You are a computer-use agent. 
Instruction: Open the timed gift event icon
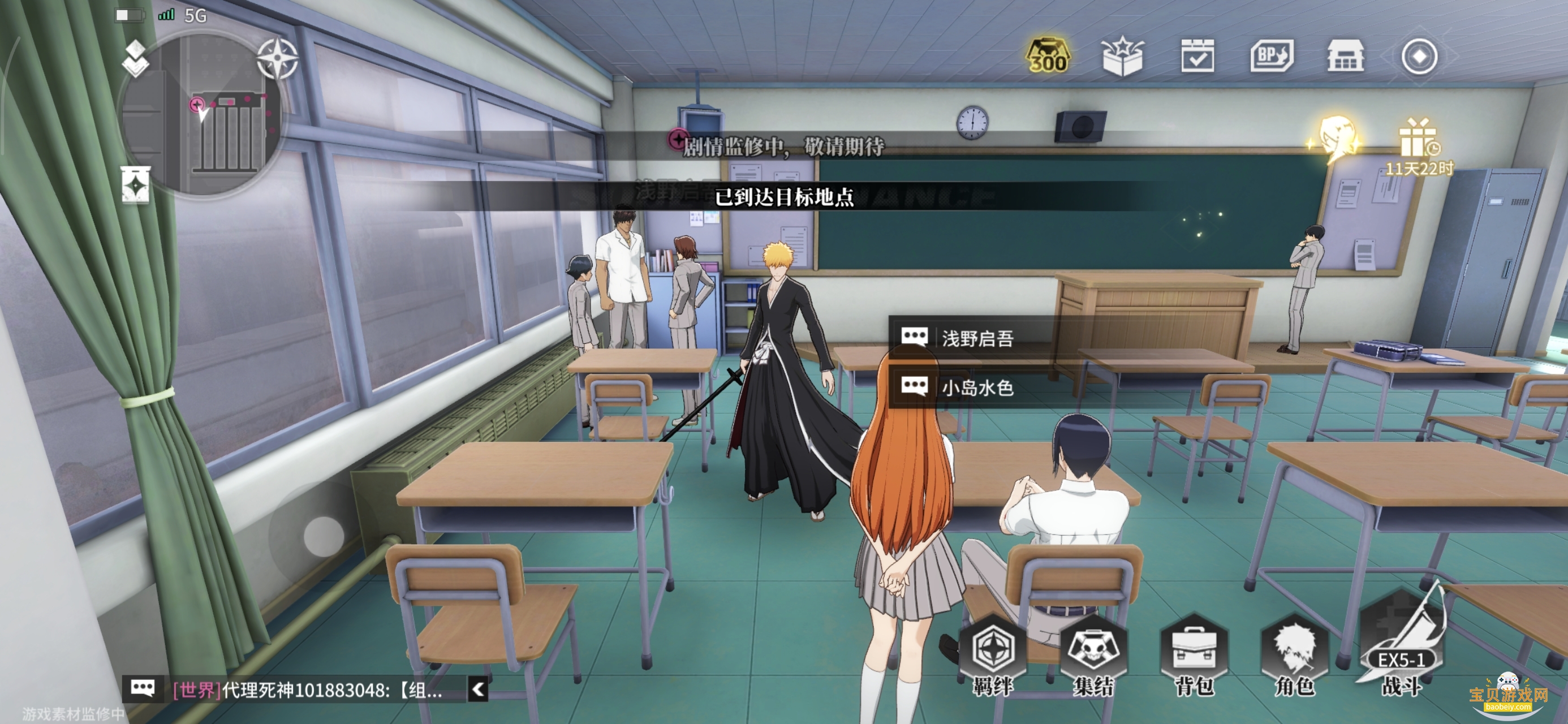coord(1418,146)
